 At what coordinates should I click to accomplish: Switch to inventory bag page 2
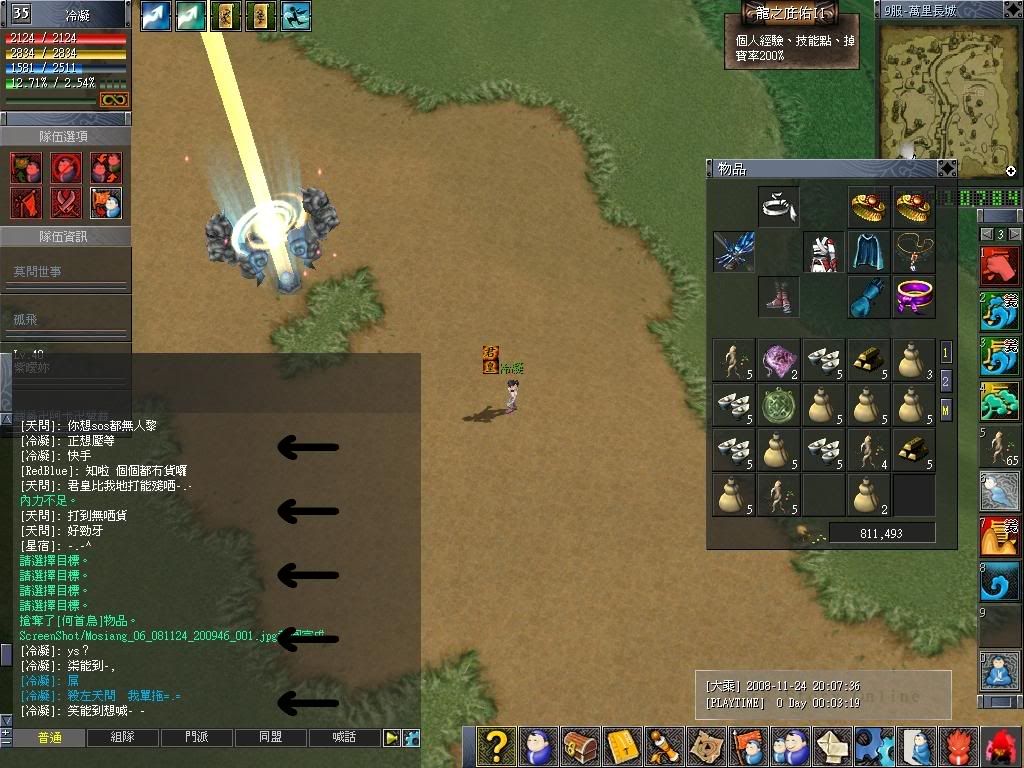tap(946, 380)
